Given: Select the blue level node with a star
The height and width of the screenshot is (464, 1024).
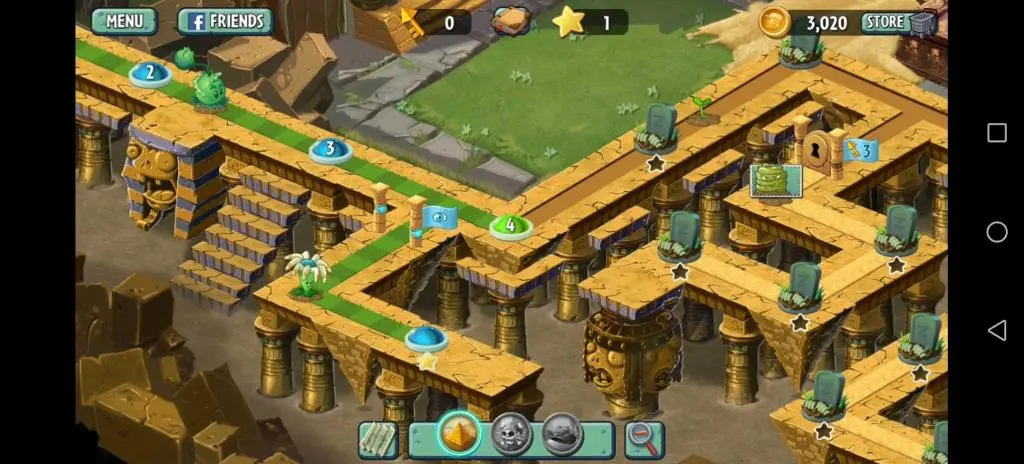Looking at the screenshot, I should [x=426, y=338].
